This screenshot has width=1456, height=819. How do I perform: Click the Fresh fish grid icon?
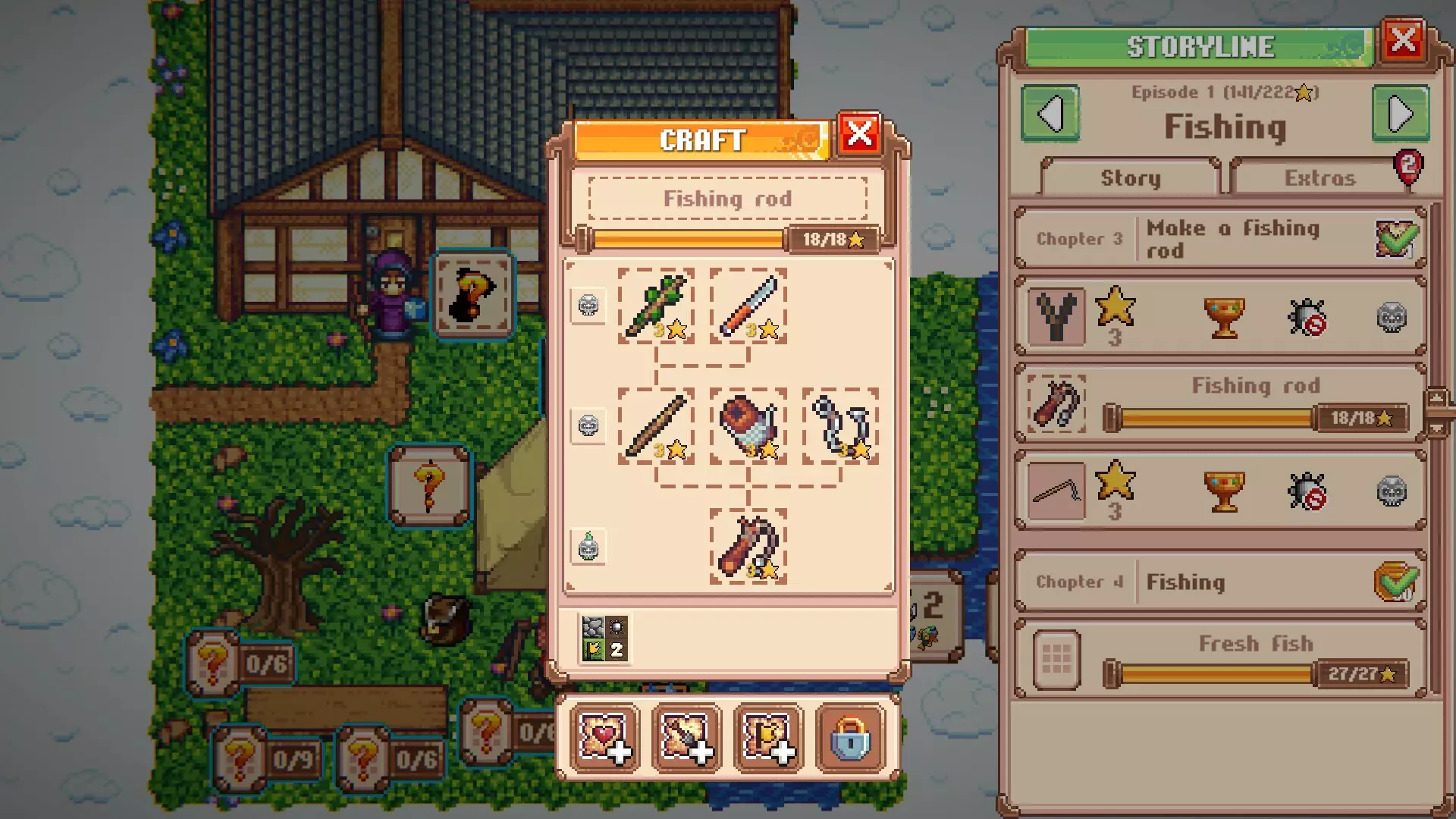(x=1056, y=658)
